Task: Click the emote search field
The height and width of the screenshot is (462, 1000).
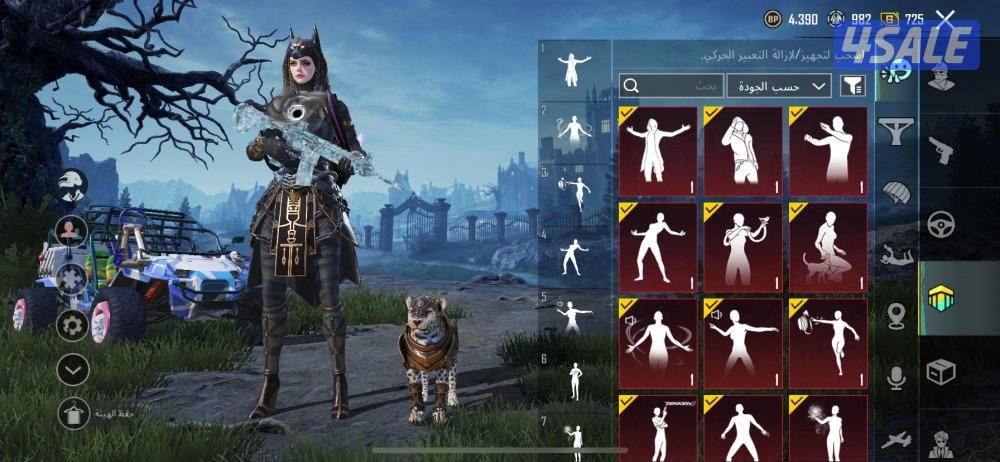Action: tap(670, 87)
